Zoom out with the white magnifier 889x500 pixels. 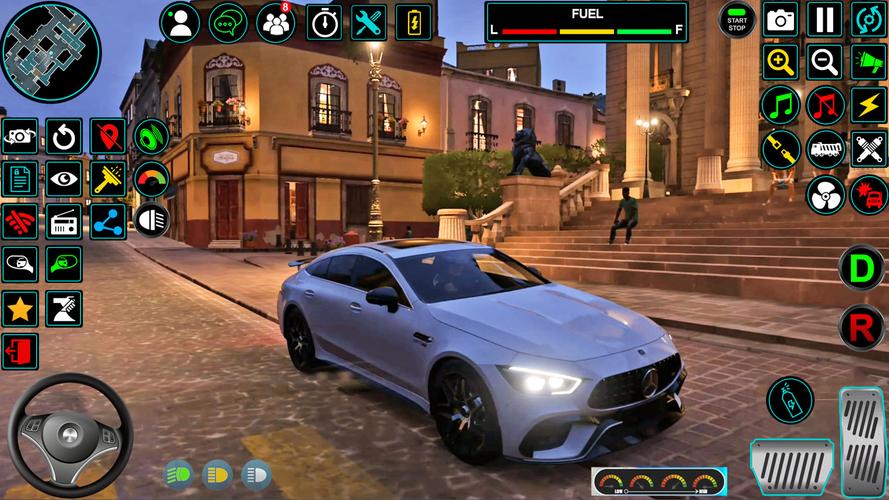click(x=824, y=62)
